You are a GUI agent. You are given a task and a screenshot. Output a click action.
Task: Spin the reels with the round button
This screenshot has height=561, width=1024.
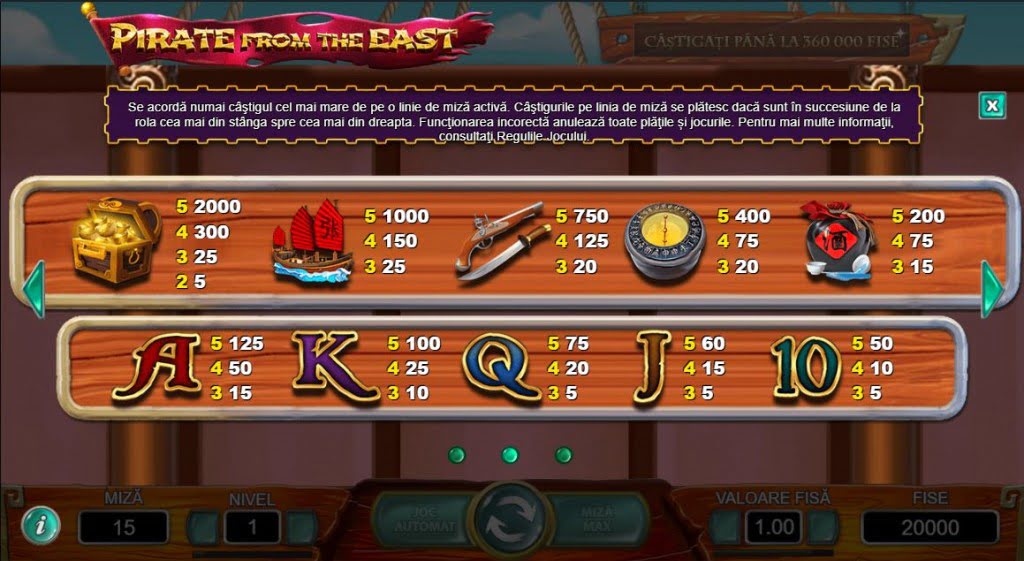pyautogui.click(x=510, y=519)
